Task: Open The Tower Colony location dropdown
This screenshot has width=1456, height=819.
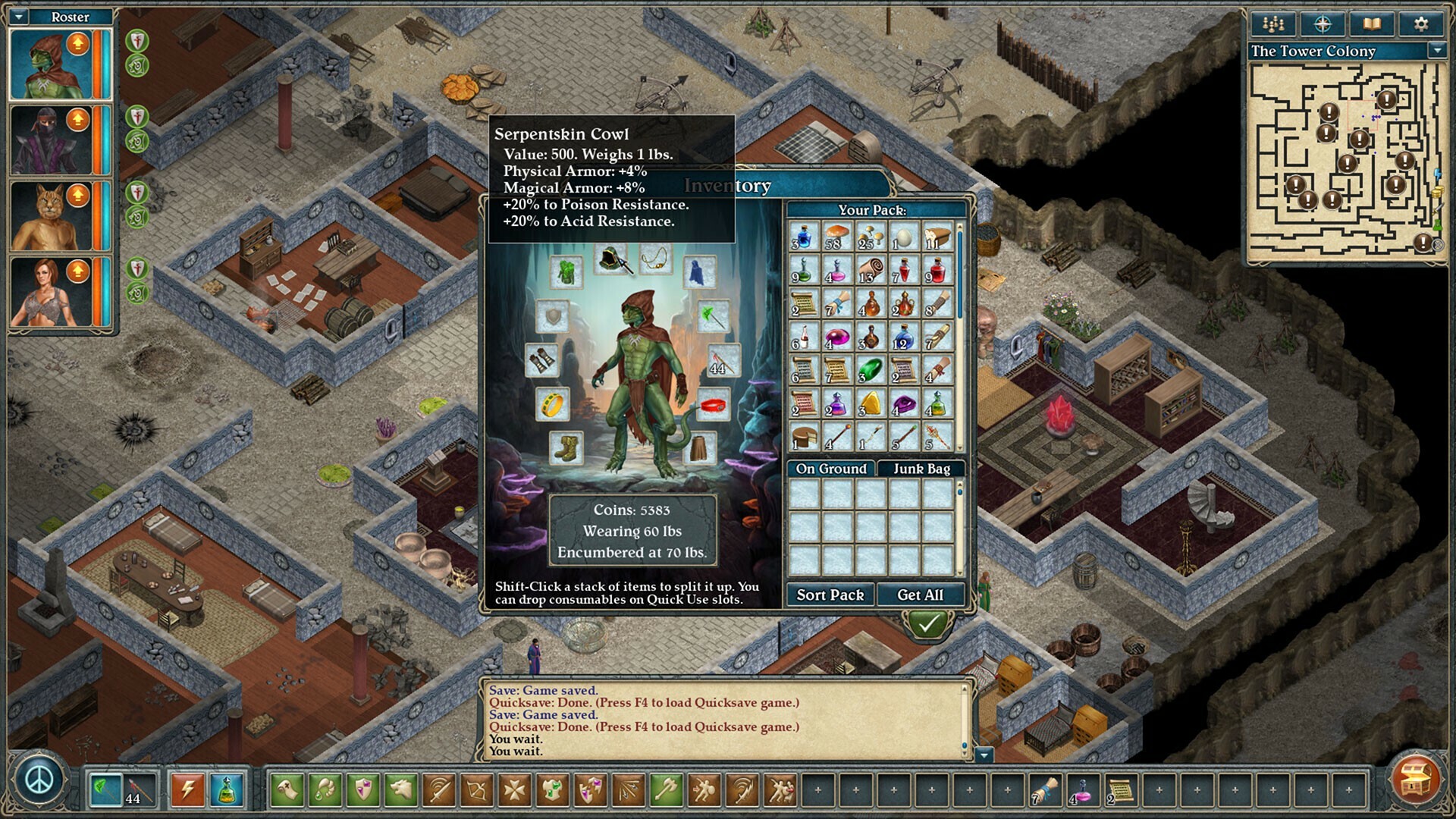Action: pos(1436,52)
